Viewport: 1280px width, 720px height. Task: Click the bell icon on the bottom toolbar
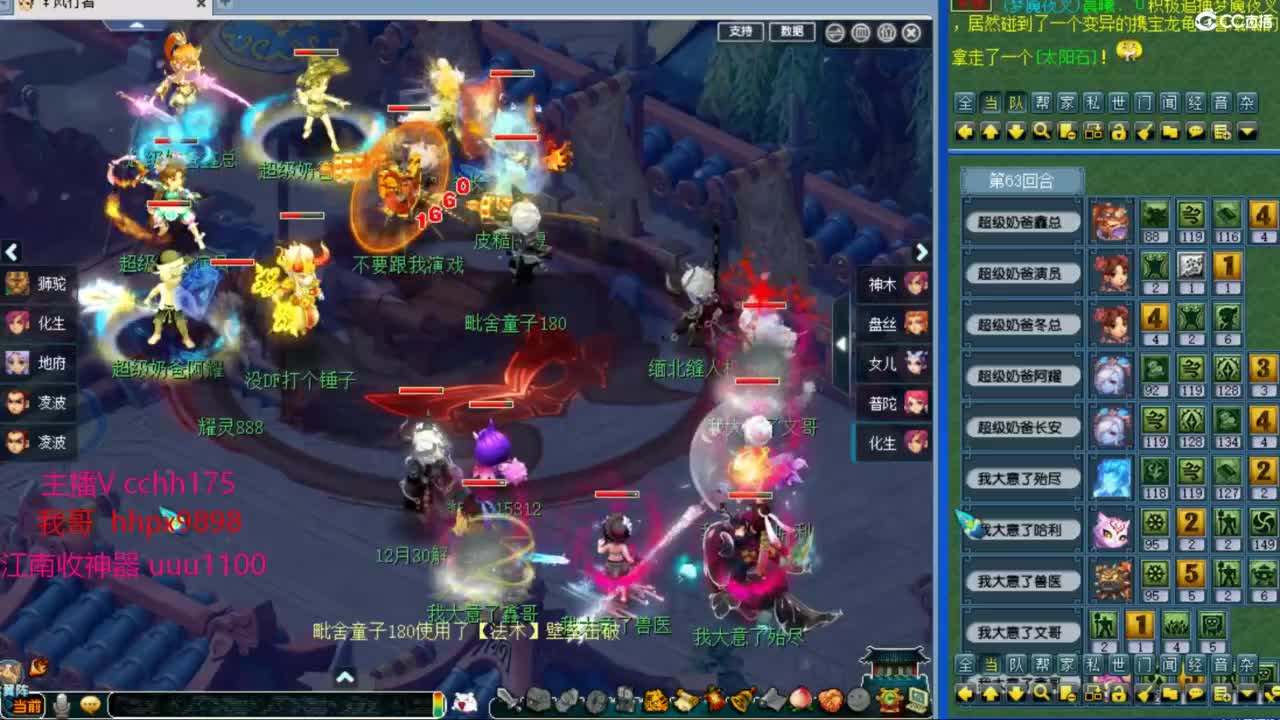click(739, 700)
